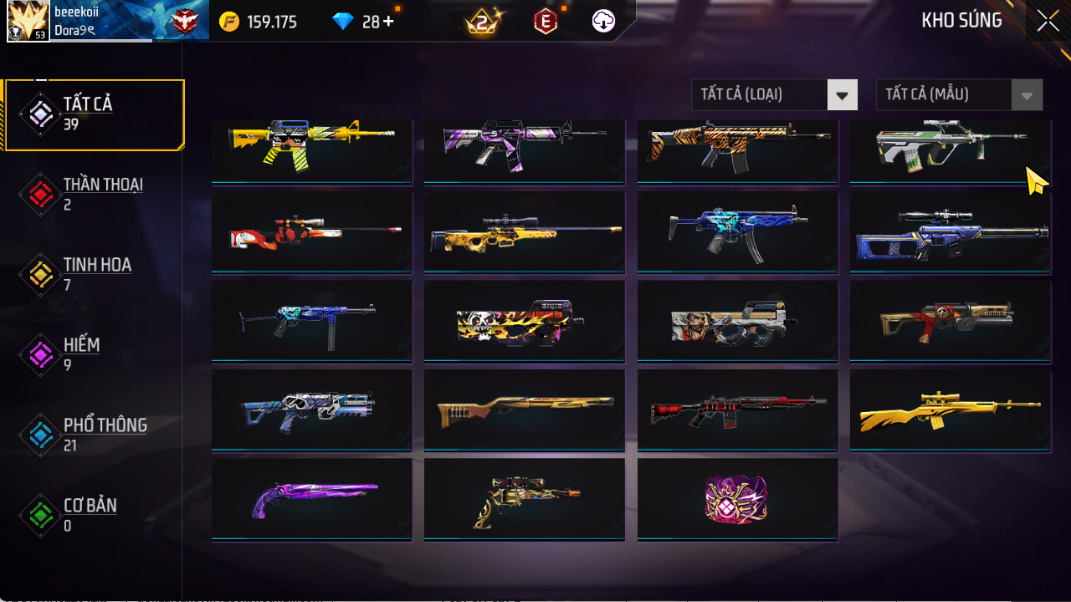Select the red and white sniper rifle skin

311,232
